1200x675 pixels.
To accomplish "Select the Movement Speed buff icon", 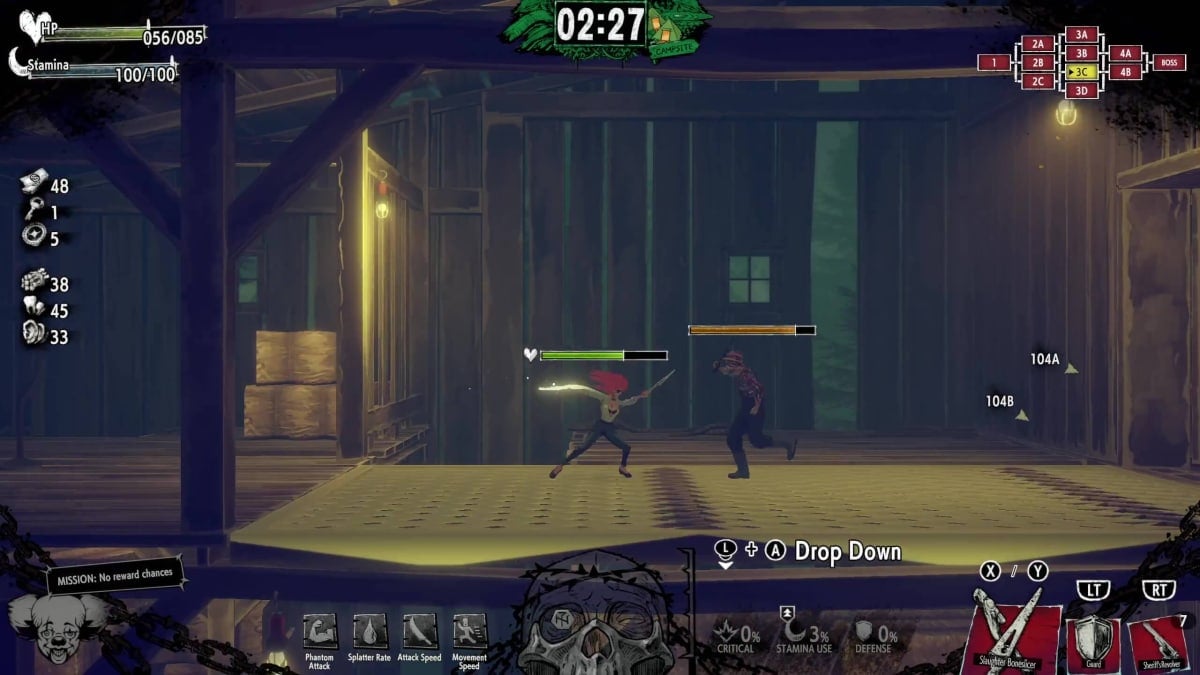I will (x=469, y=632).
